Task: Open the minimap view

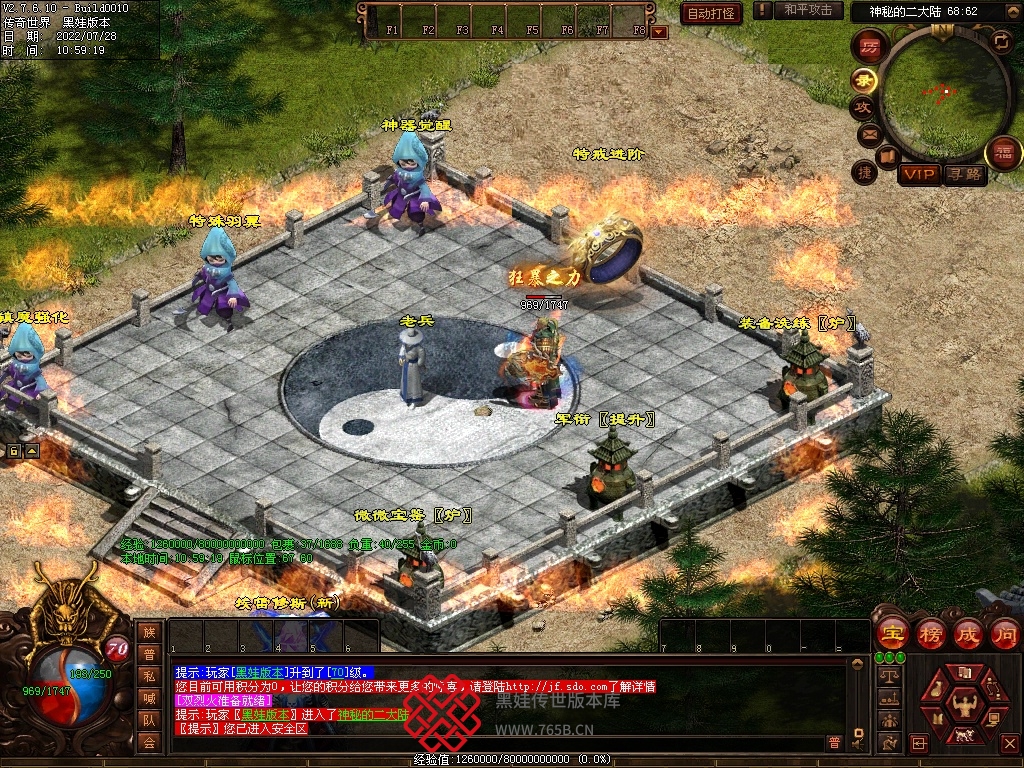Action: (x=944, y=93)
